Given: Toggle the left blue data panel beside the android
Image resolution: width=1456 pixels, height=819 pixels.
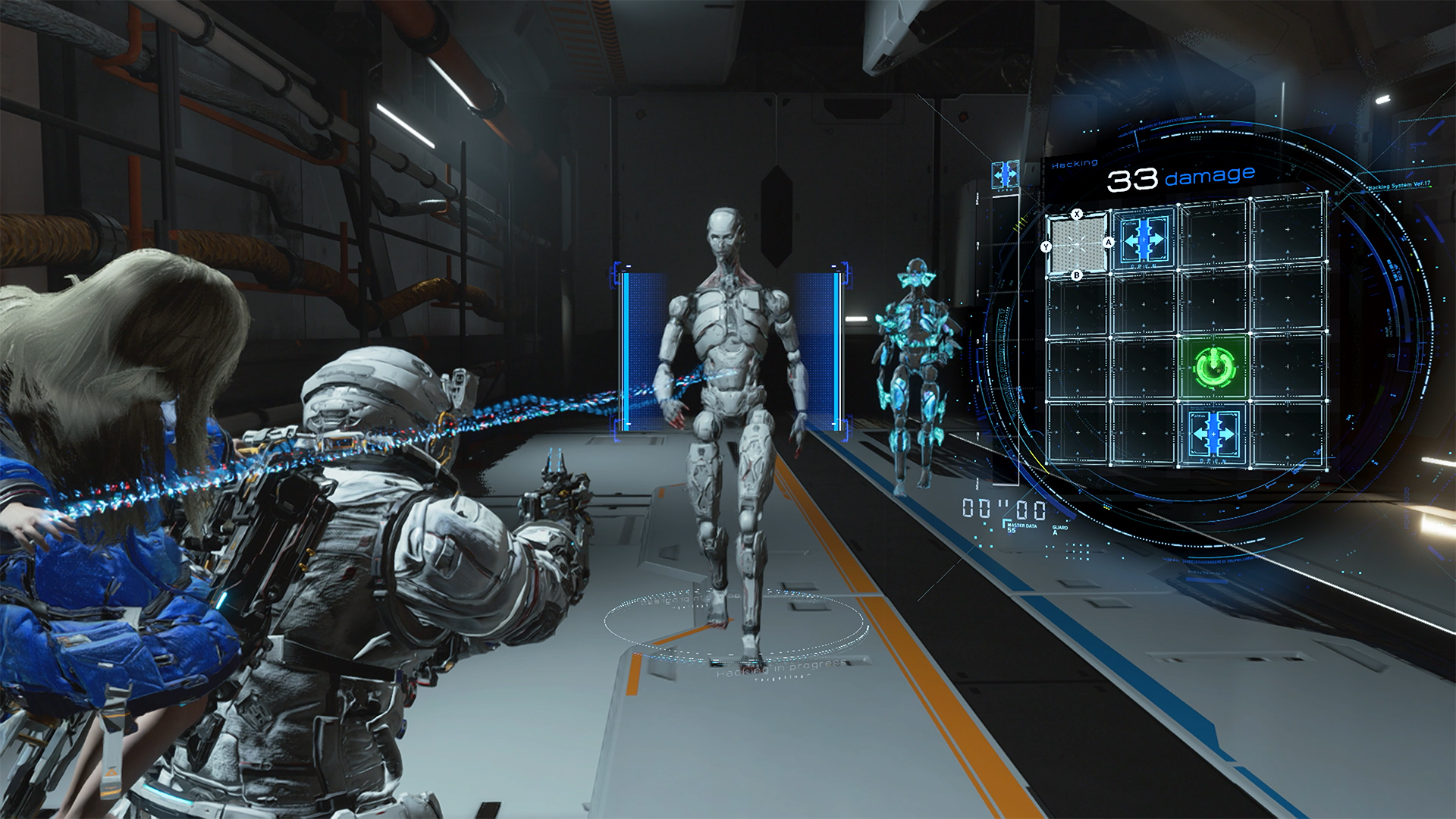Looking at the screenshot, I should tap(639, 349).
